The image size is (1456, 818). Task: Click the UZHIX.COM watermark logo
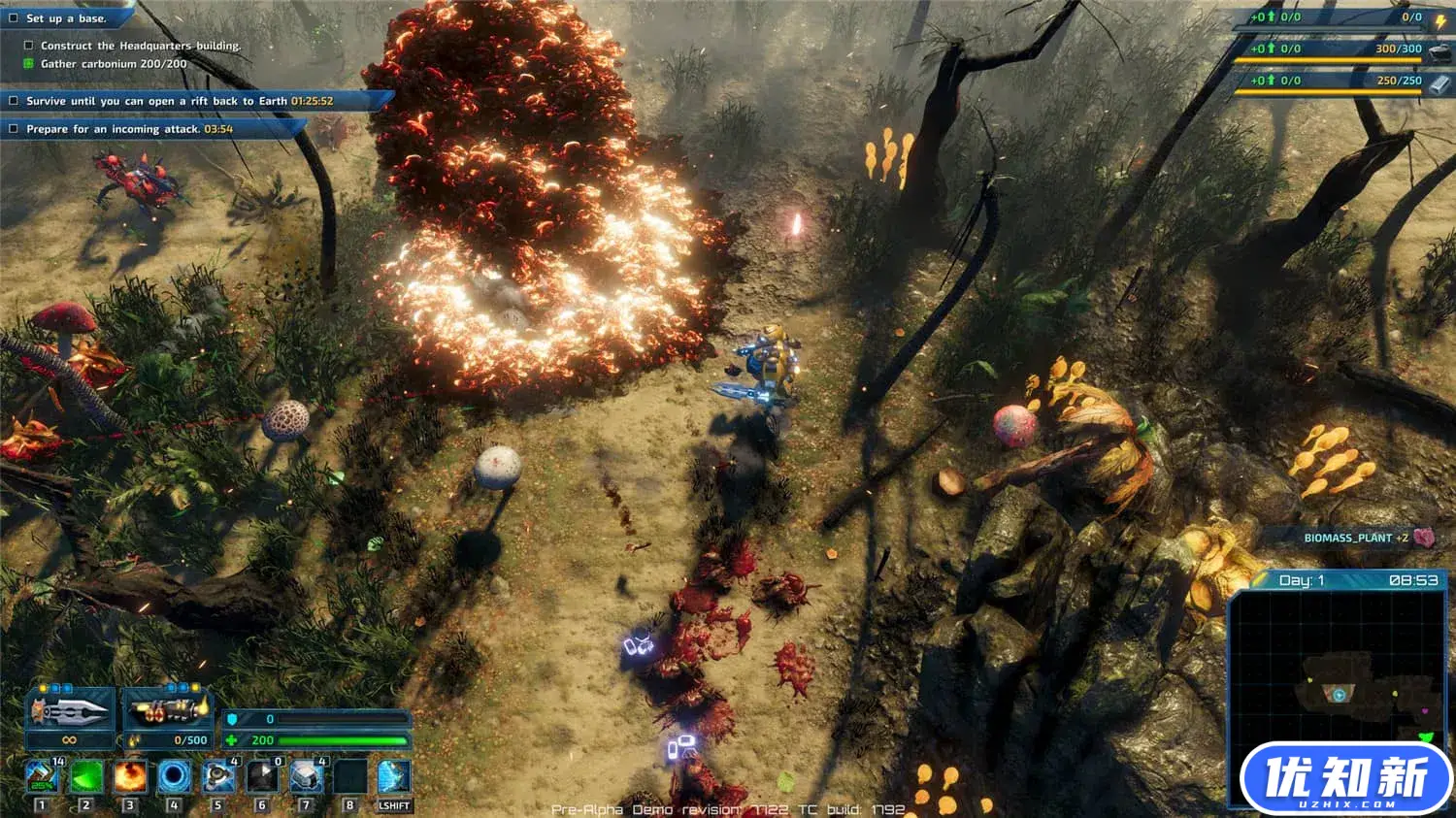(x=1345, y=778)
